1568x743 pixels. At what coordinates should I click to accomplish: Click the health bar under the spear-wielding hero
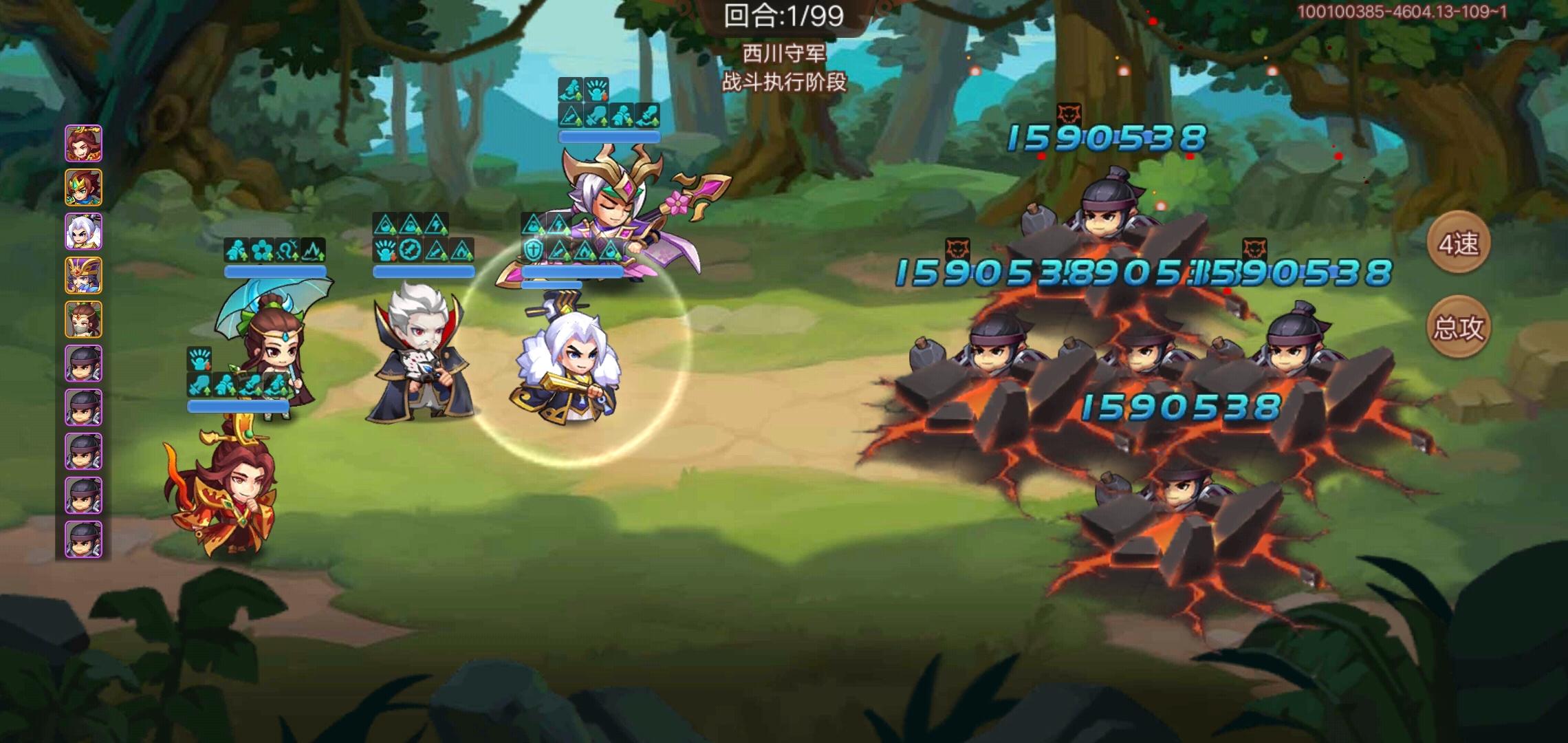(609, 137)
